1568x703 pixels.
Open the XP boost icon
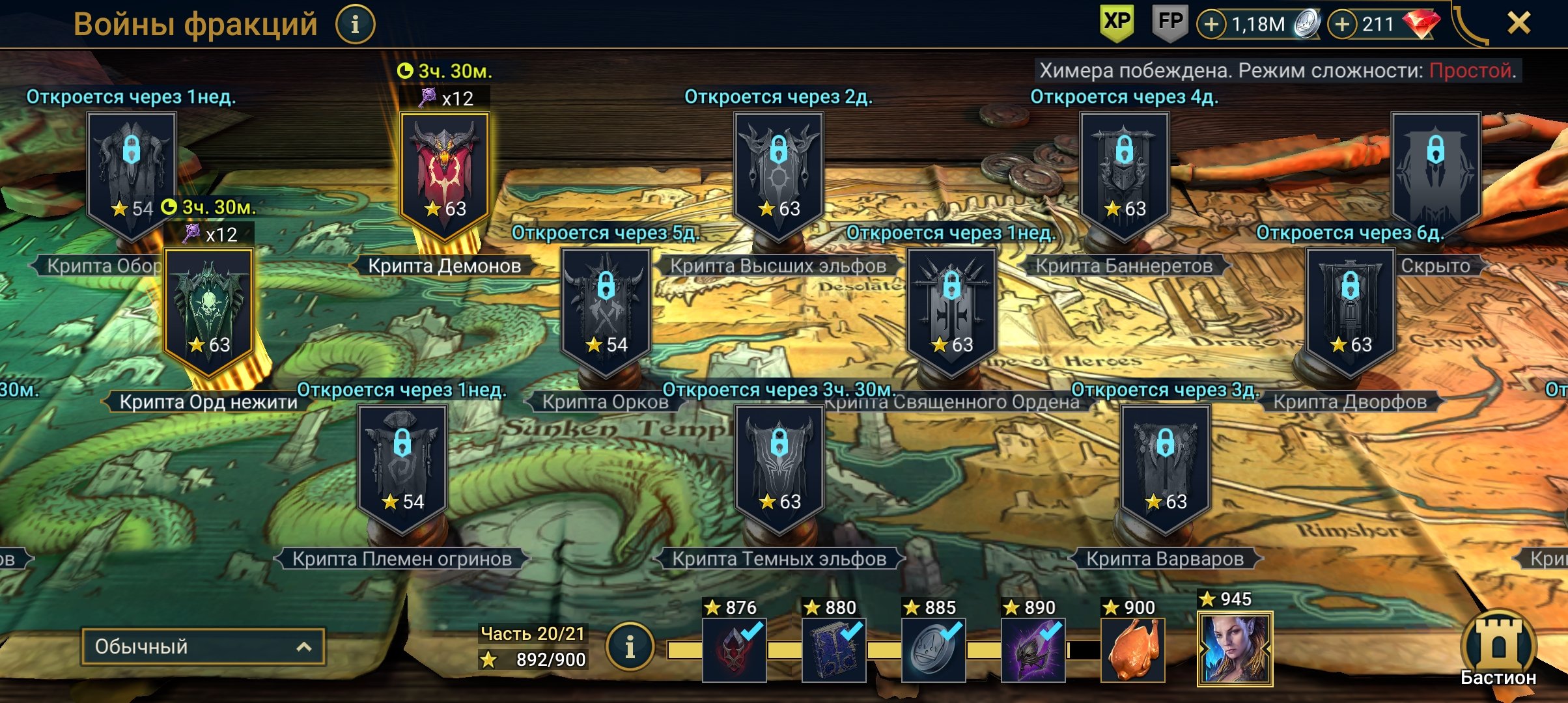(1117, 23)
